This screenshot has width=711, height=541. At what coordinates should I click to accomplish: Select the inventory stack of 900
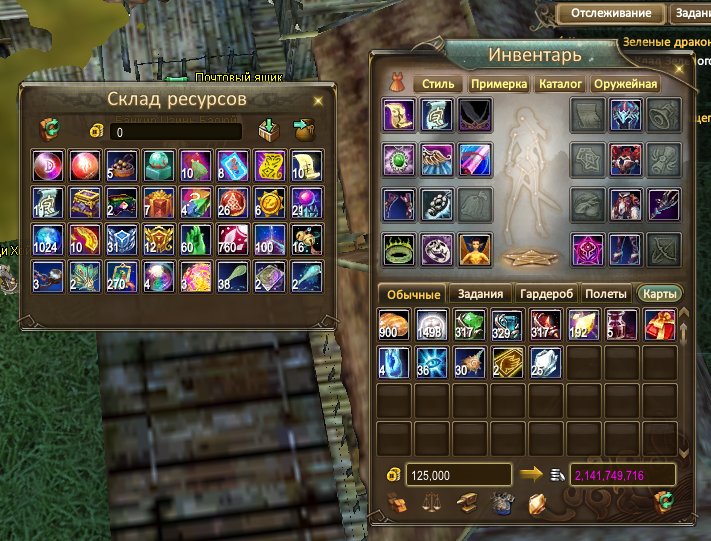coord(392,326)
